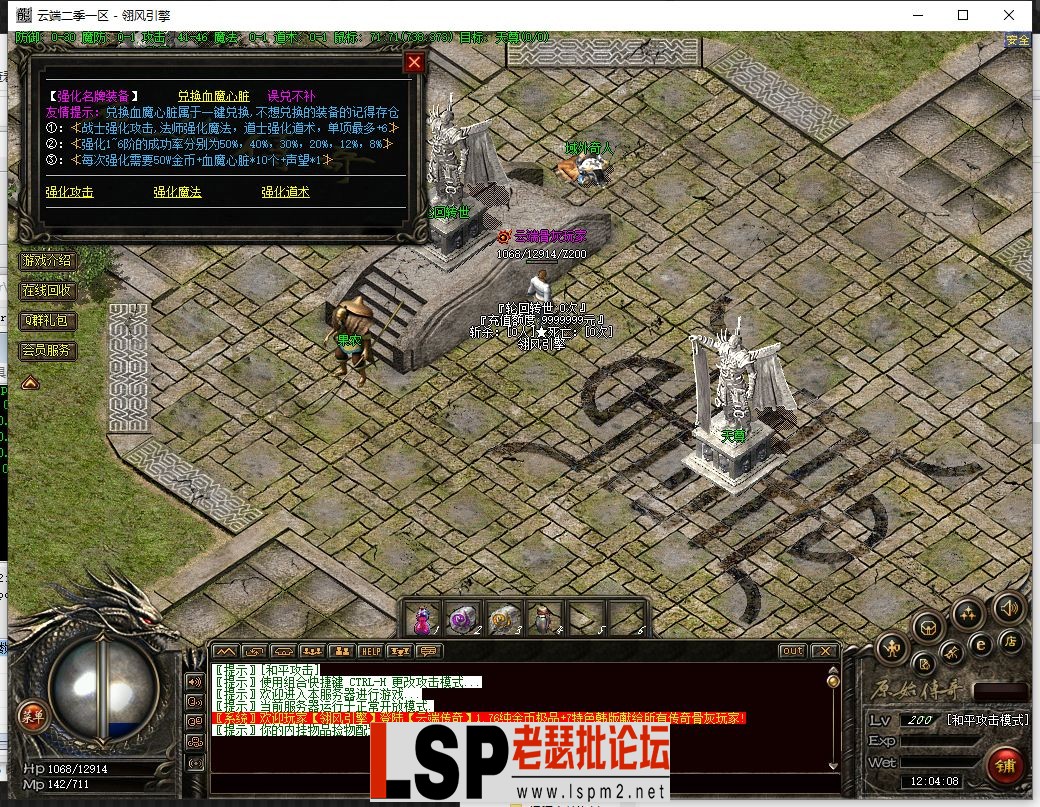1040x807 pixels.
Task: Open the 会员服务 member service button
Action: click(x=47, y=351)
